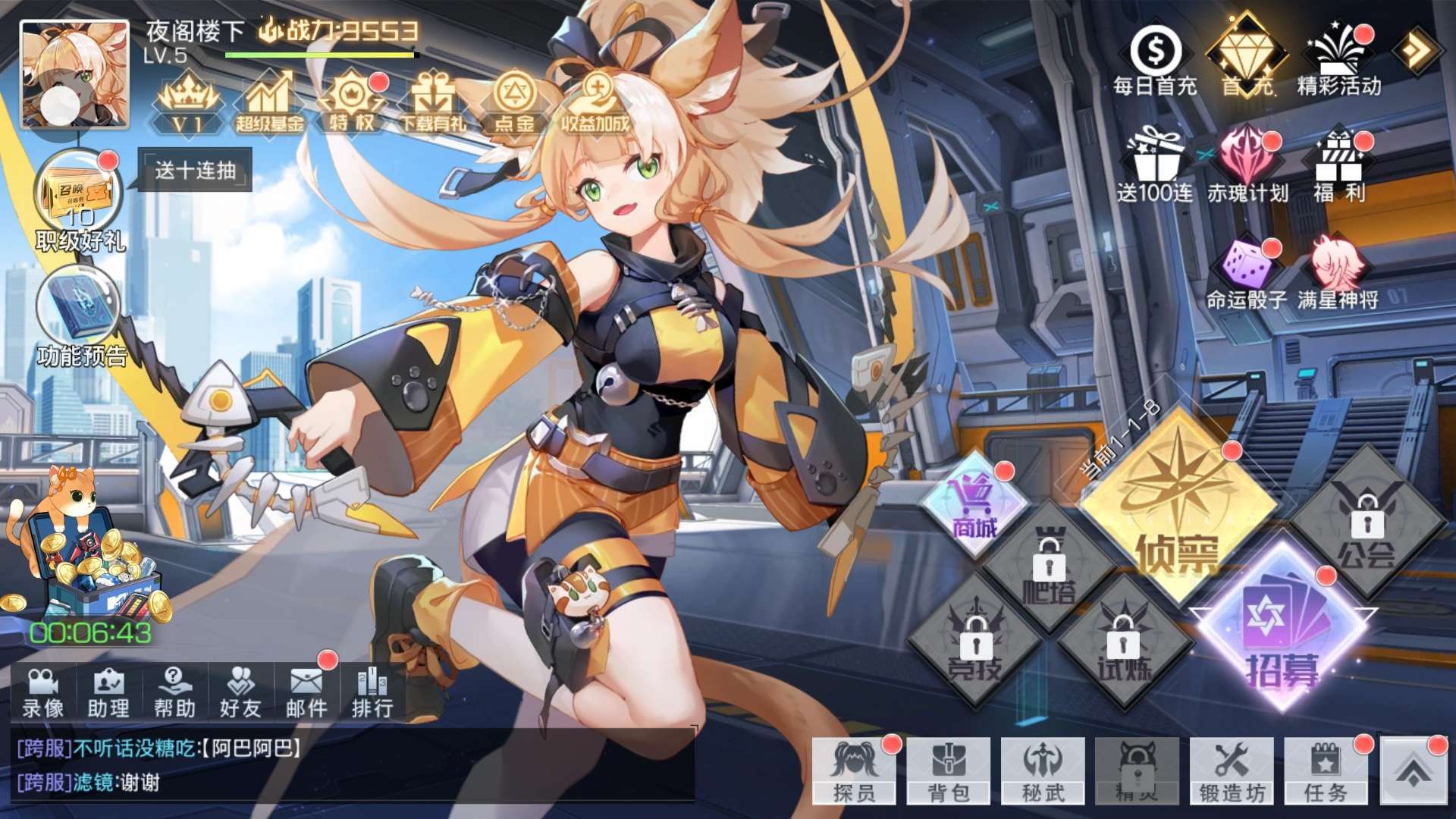Enter the 商城 shop
Image resolution: width=1456 pixels, height=819 pixels.
[975, 504]
